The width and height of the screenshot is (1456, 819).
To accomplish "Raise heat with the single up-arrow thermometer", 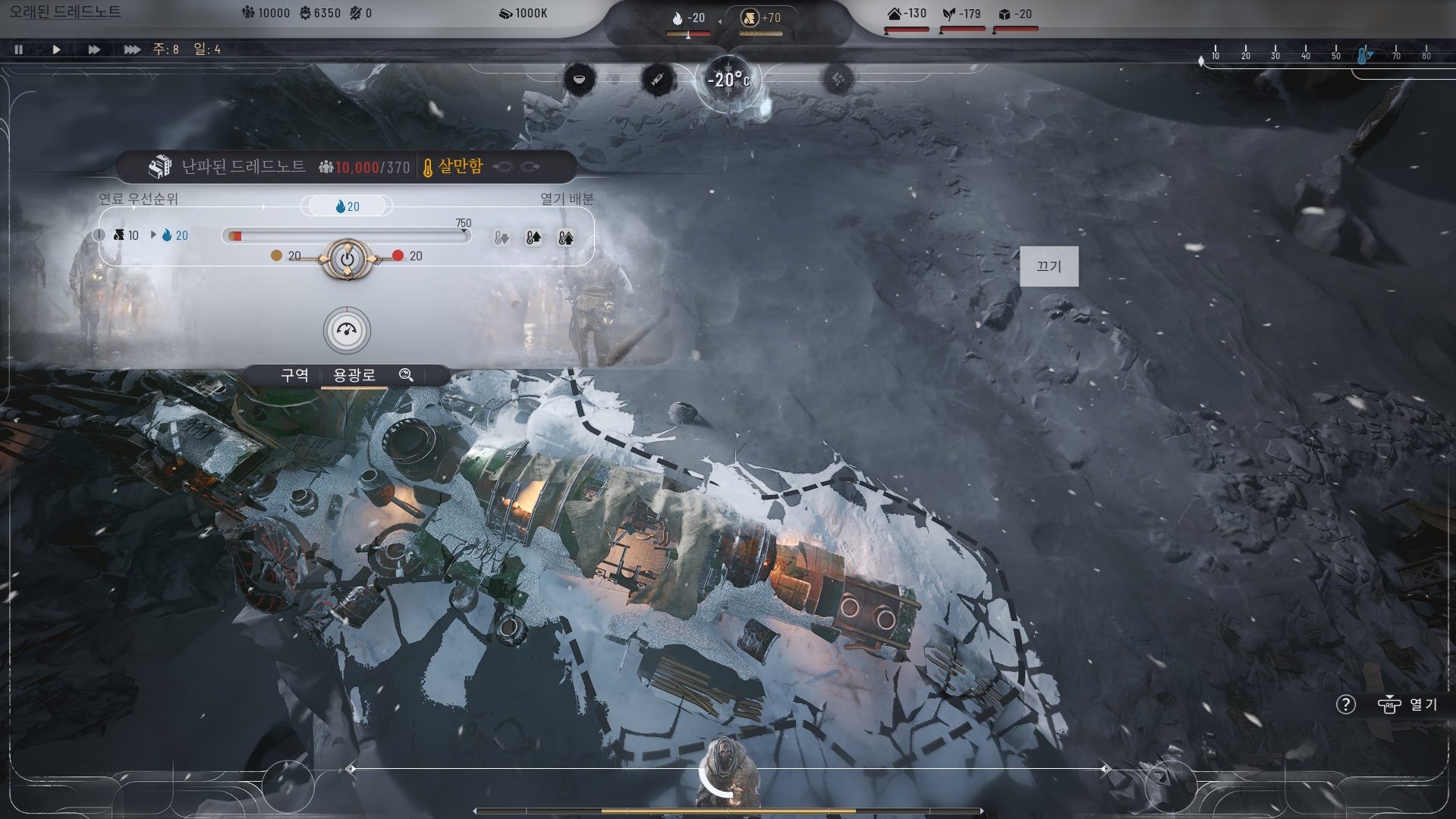I will click(533, 238).
